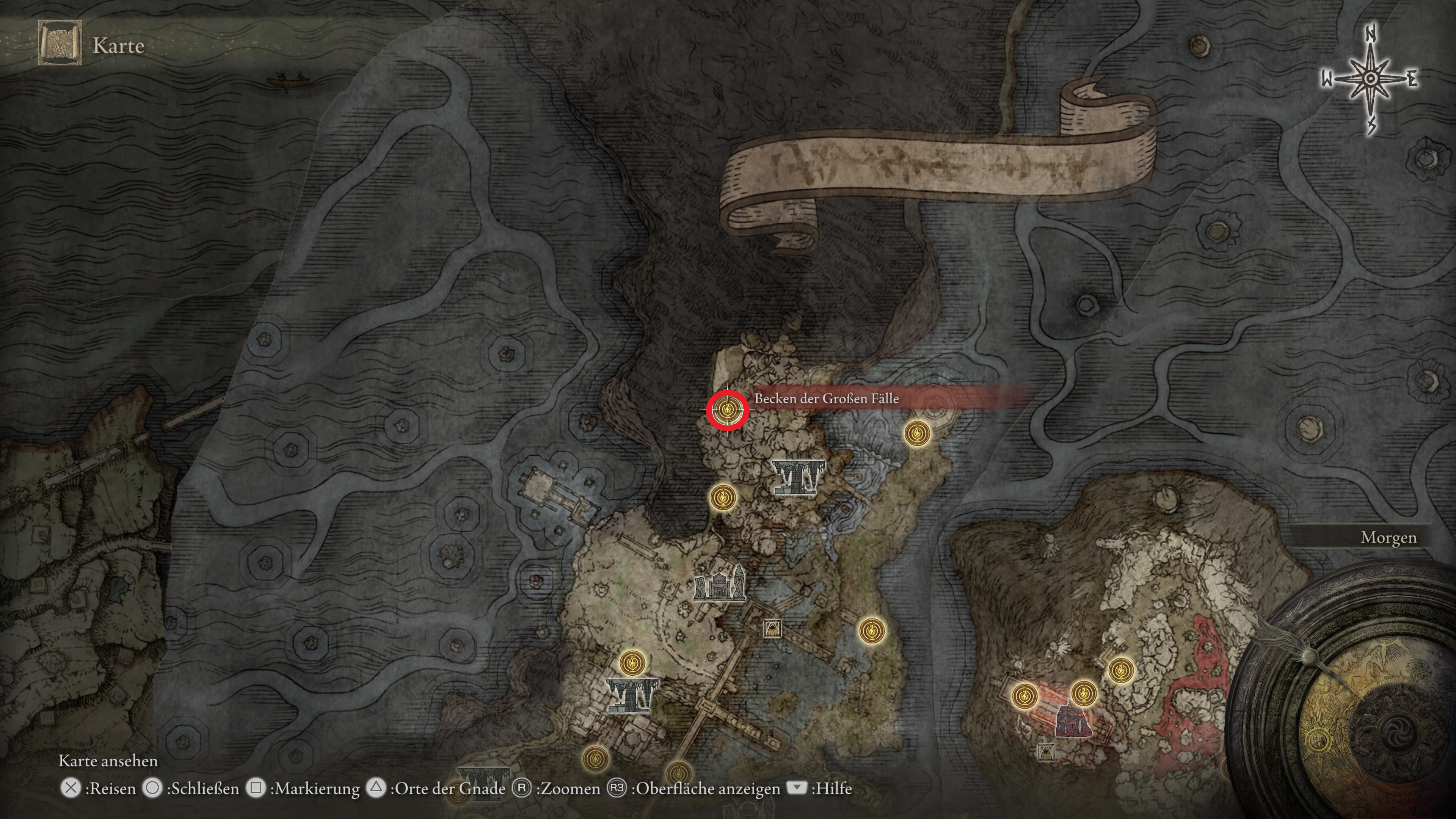The width and height of the screenshot is (1456, 819).
Task: Pick the hooded merchant icon below the red palace
Action: click(x=1046, y=752)
